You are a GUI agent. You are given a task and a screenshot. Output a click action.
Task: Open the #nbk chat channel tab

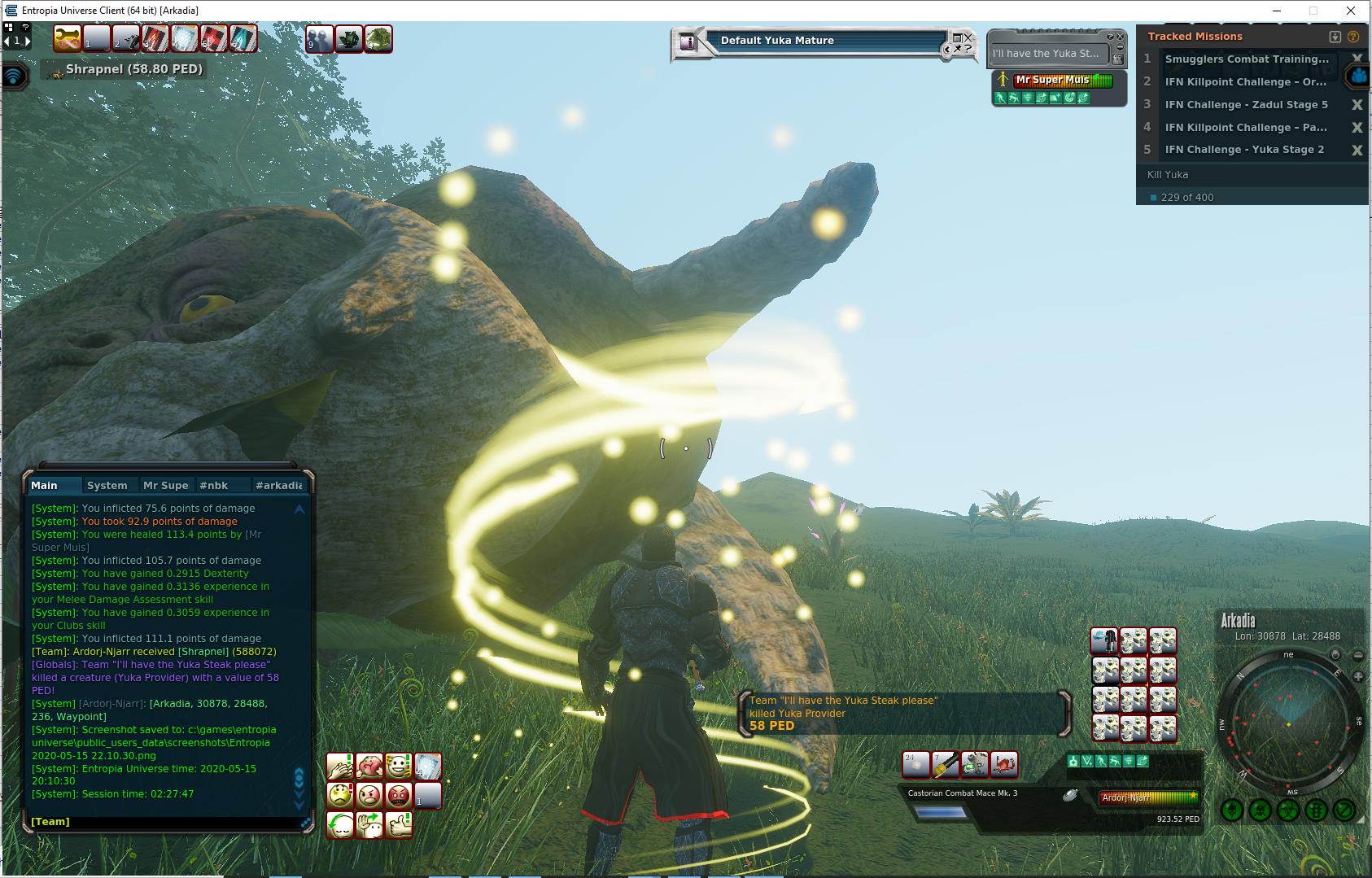coord(214,485)
